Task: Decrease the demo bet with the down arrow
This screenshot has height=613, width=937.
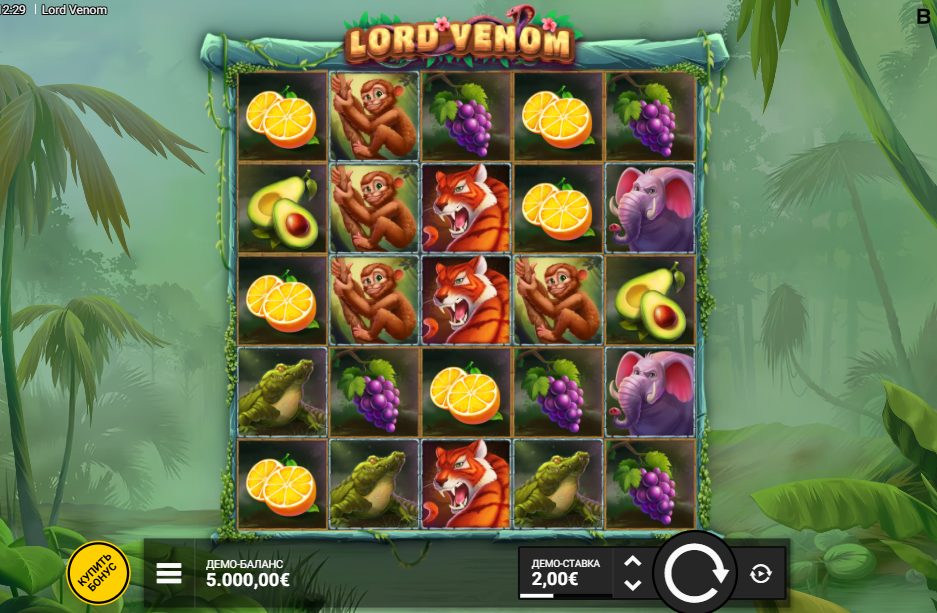Action: click(x=632, y=584)
